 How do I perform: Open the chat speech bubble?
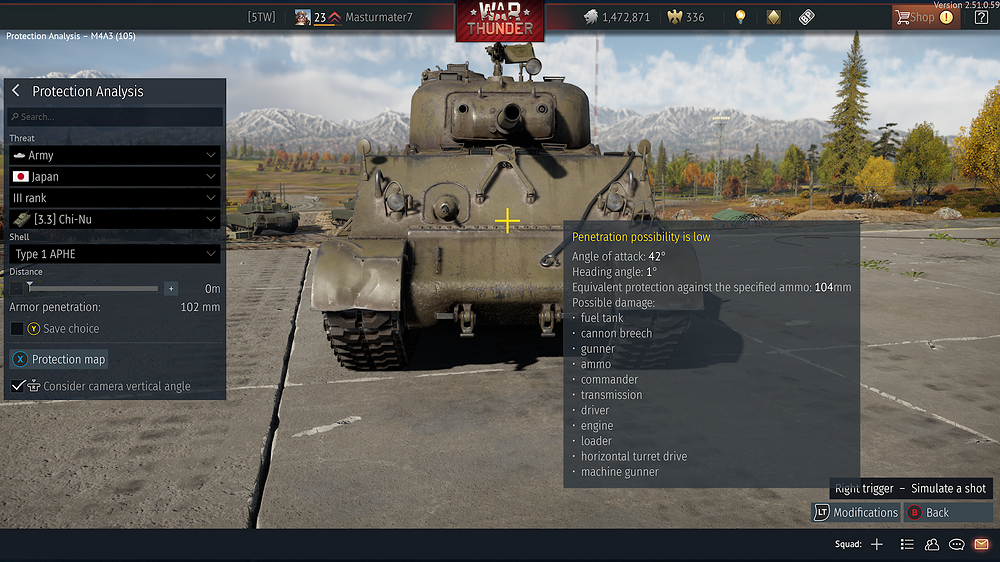tap(956, 545)
